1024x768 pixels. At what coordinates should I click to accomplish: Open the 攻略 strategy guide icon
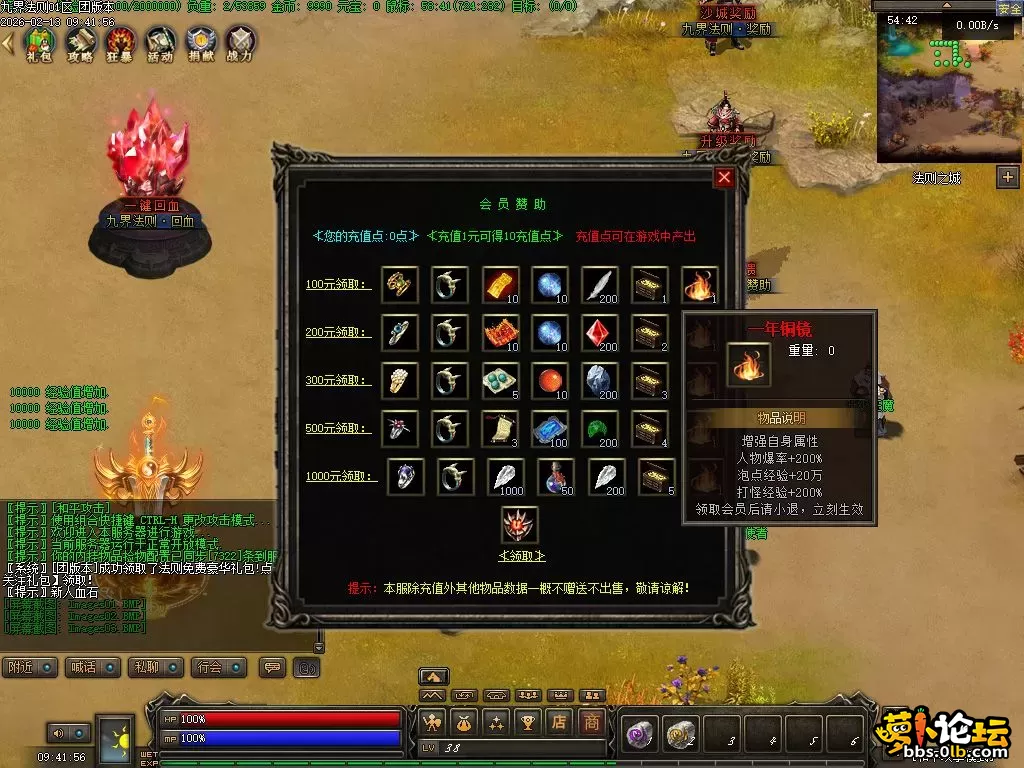(x=80, y=43)
